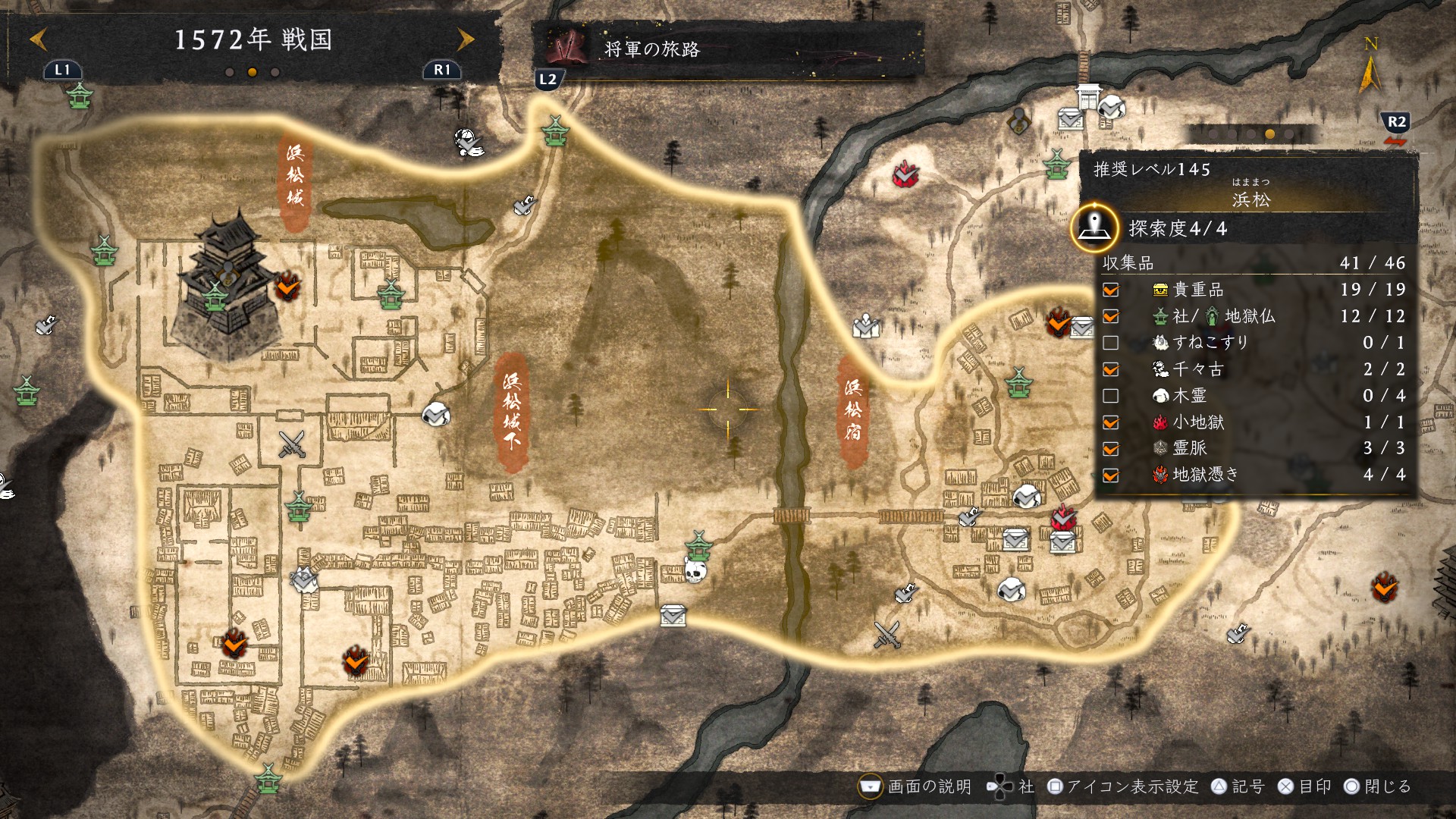Toggle the 社/地獄仏 filter checkbox

pyautogui.click(x=1111, y=316)
